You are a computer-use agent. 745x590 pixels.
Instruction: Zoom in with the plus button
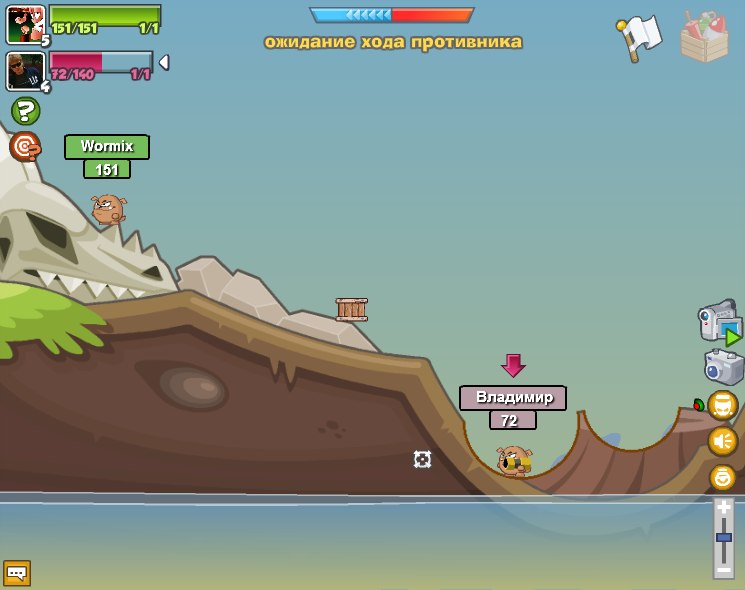click(x=723, y=508)
